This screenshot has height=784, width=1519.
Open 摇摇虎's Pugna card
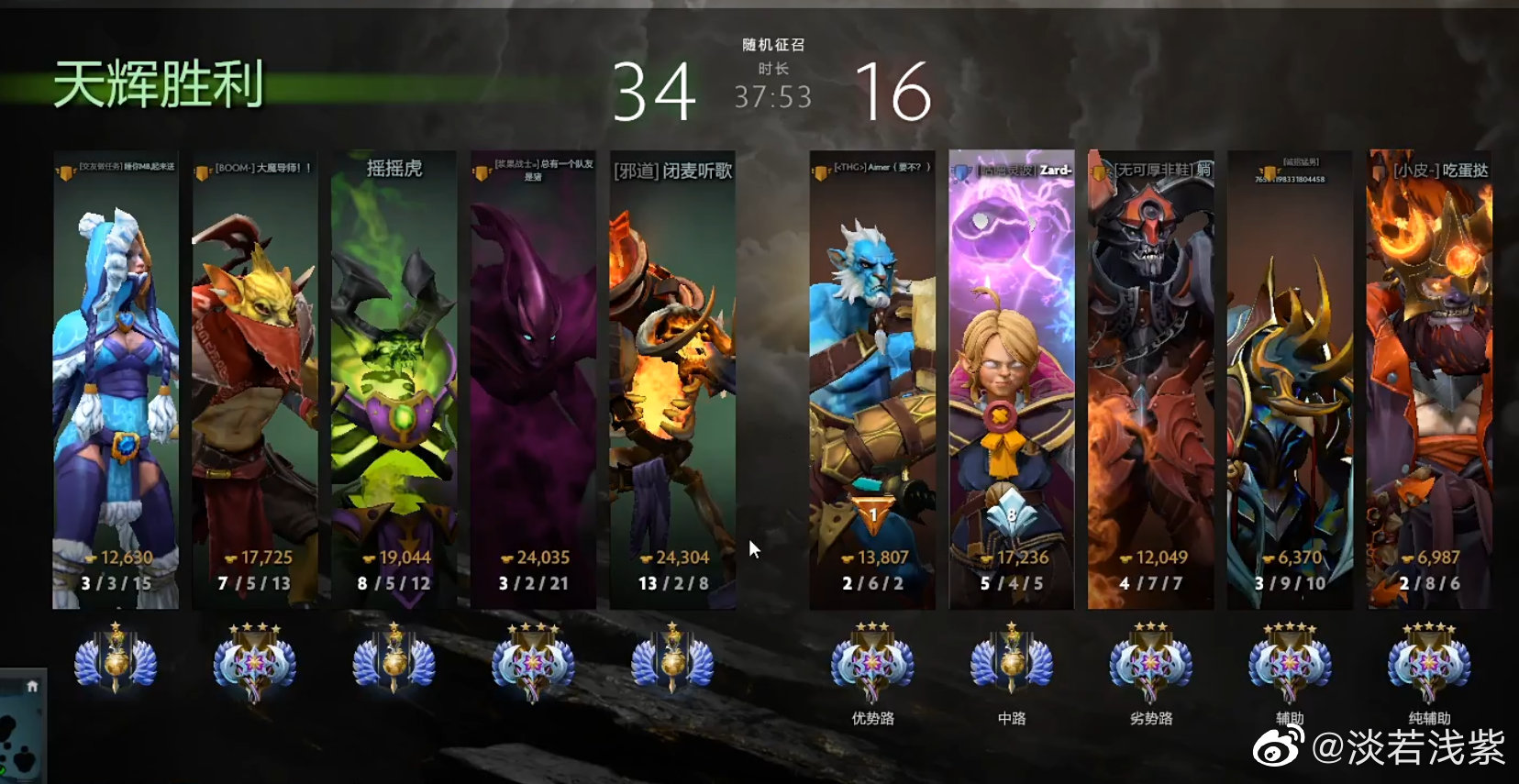394,380
